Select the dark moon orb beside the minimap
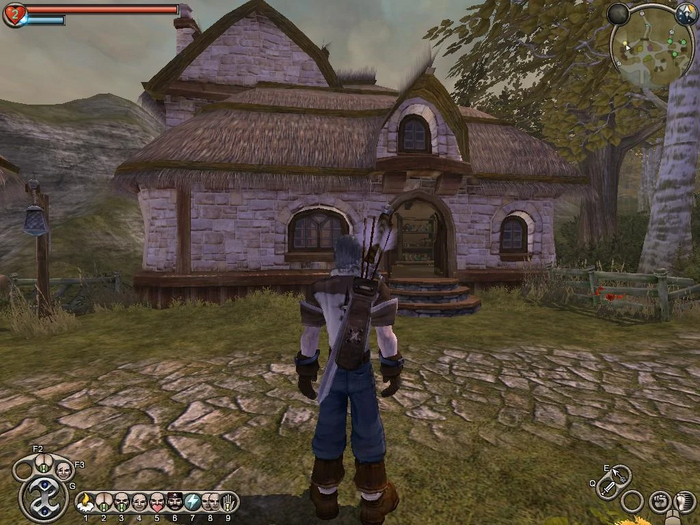 (x=619, y=14)
